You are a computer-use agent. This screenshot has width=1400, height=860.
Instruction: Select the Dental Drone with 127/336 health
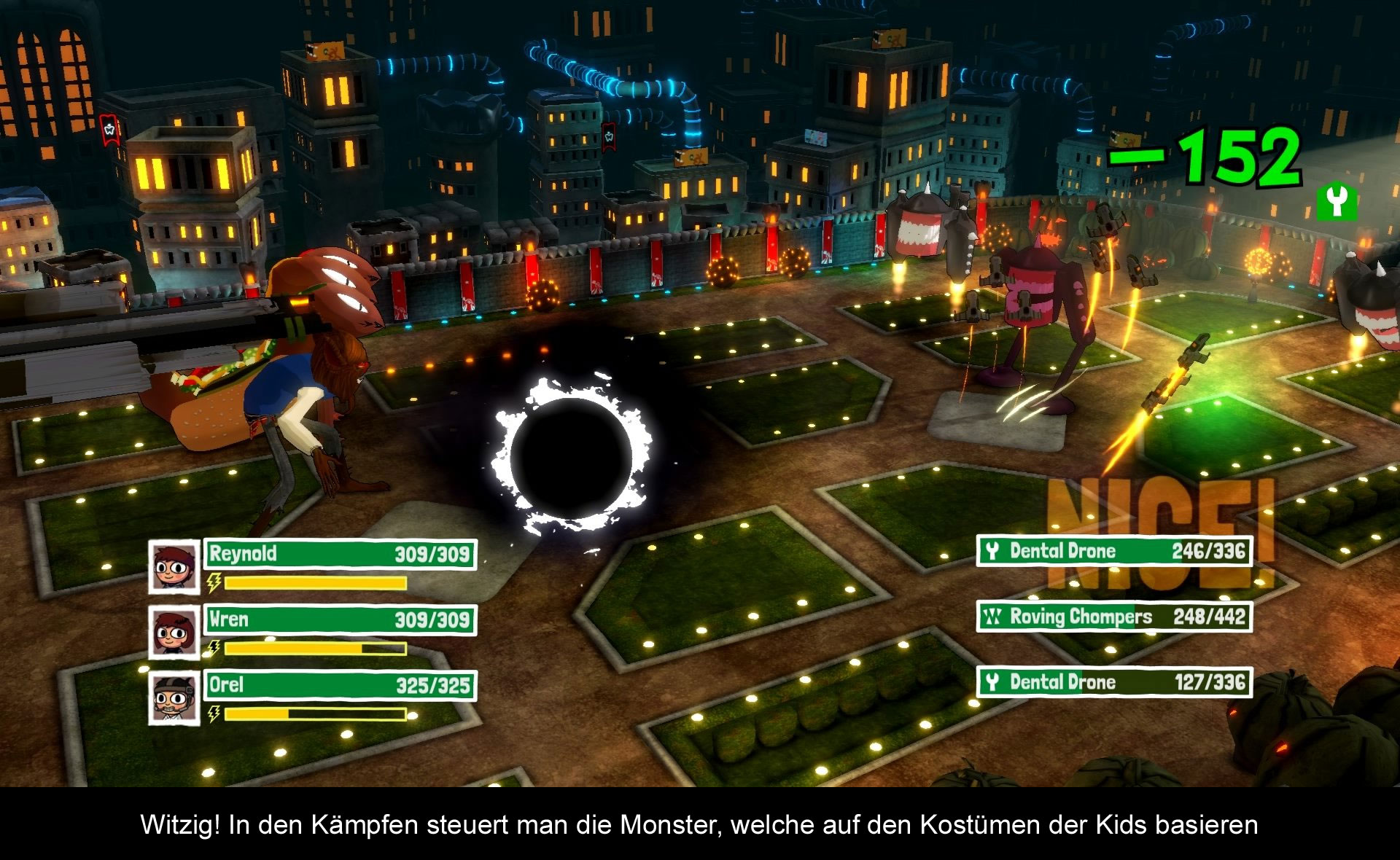(1114, 682)
